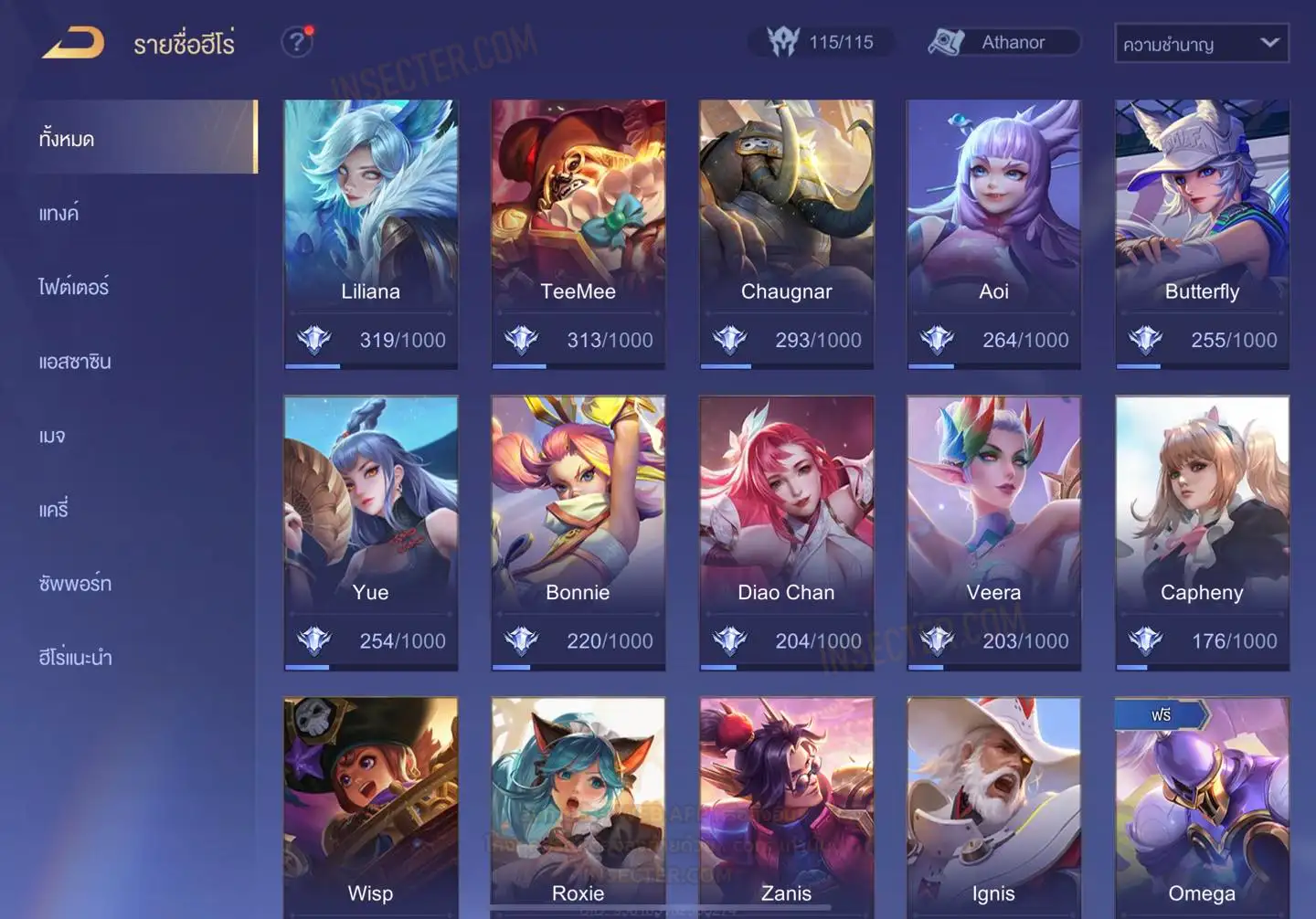1316x919 pixels.
Task: Choose the แครี่ category tab
Action: tap(53, 510)
